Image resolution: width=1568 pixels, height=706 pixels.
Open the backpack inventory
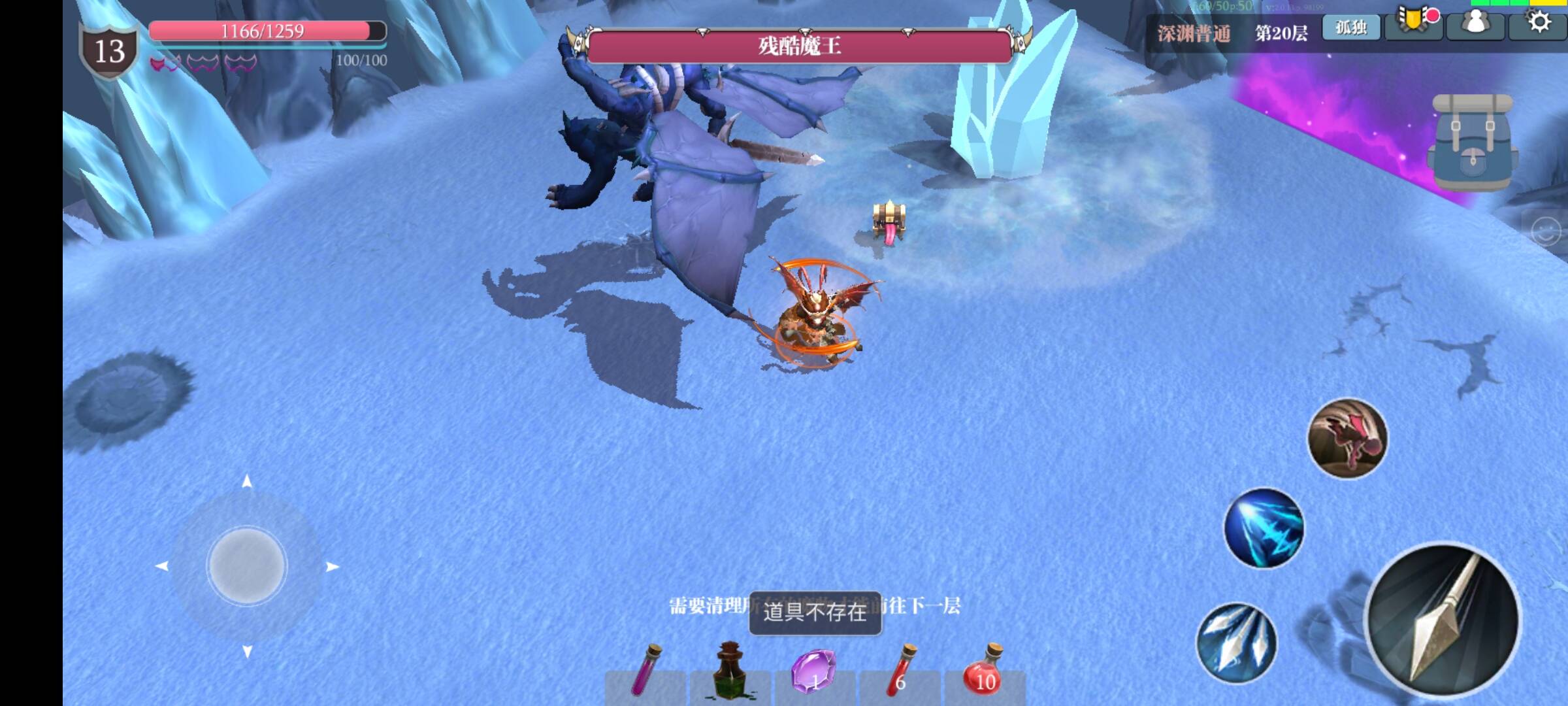point(1473,143)
